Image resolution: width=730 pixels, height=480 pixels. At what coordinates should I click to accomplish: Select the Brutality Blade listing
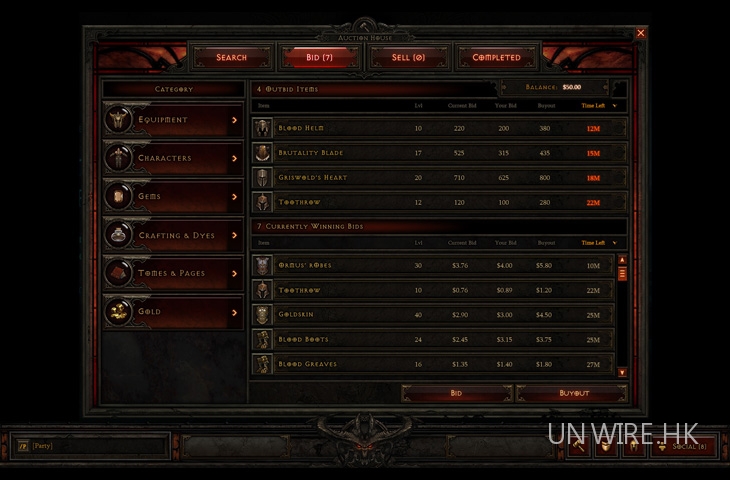coord(438,153)
